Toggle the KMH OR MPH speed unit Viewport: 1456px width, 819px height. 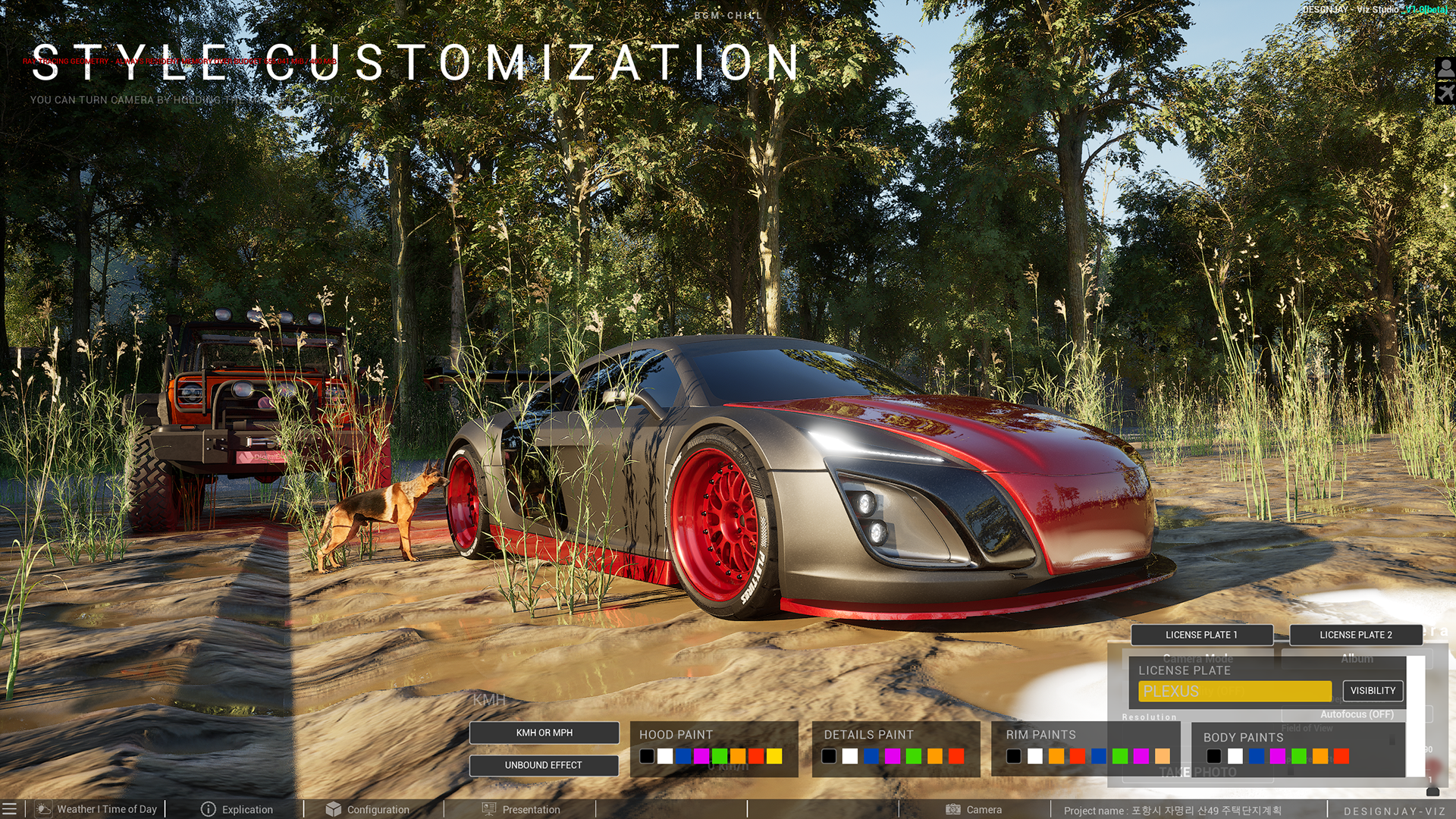click(x=544, y=733)
